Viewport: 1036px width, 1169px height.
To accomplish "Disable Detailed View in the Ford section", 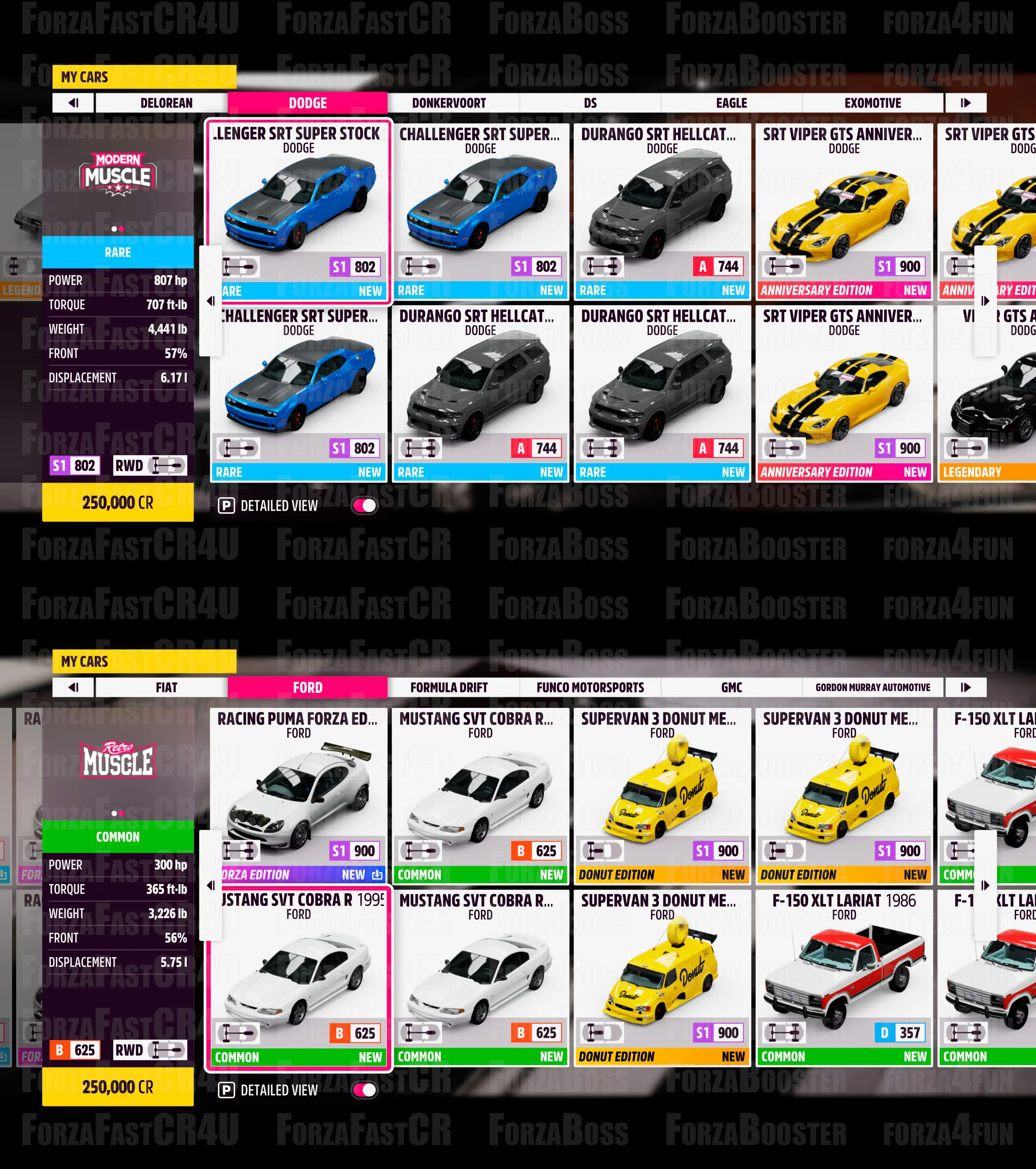I will [x=365, y=1090].
